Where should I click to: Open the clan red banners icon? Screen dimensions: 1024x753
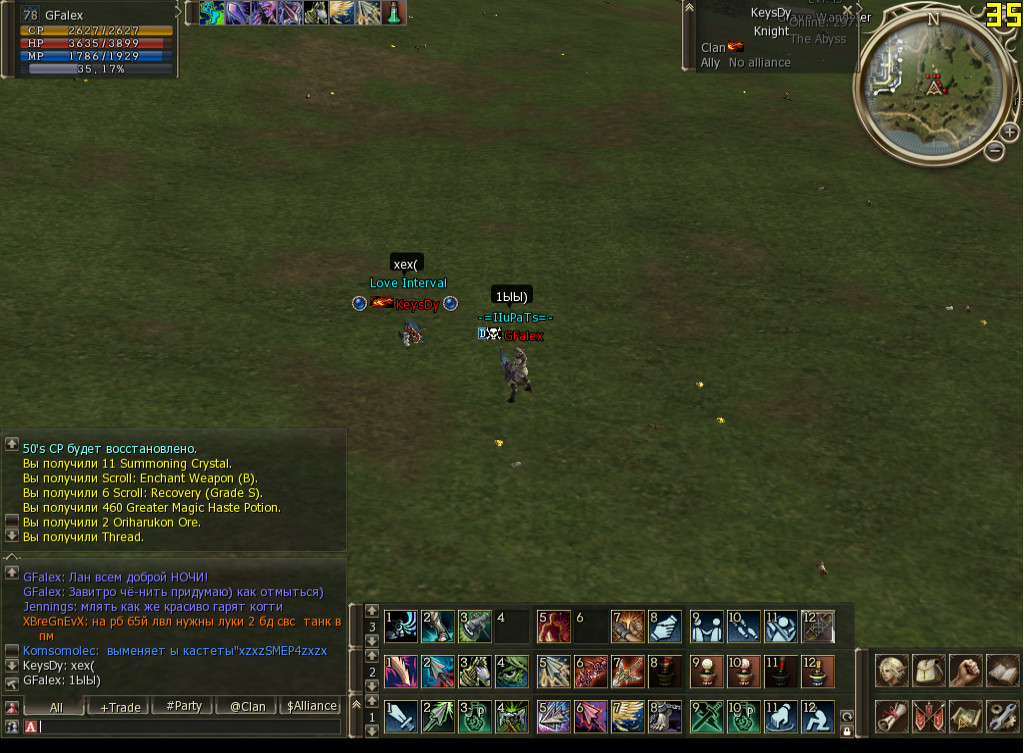click(929, 716)
